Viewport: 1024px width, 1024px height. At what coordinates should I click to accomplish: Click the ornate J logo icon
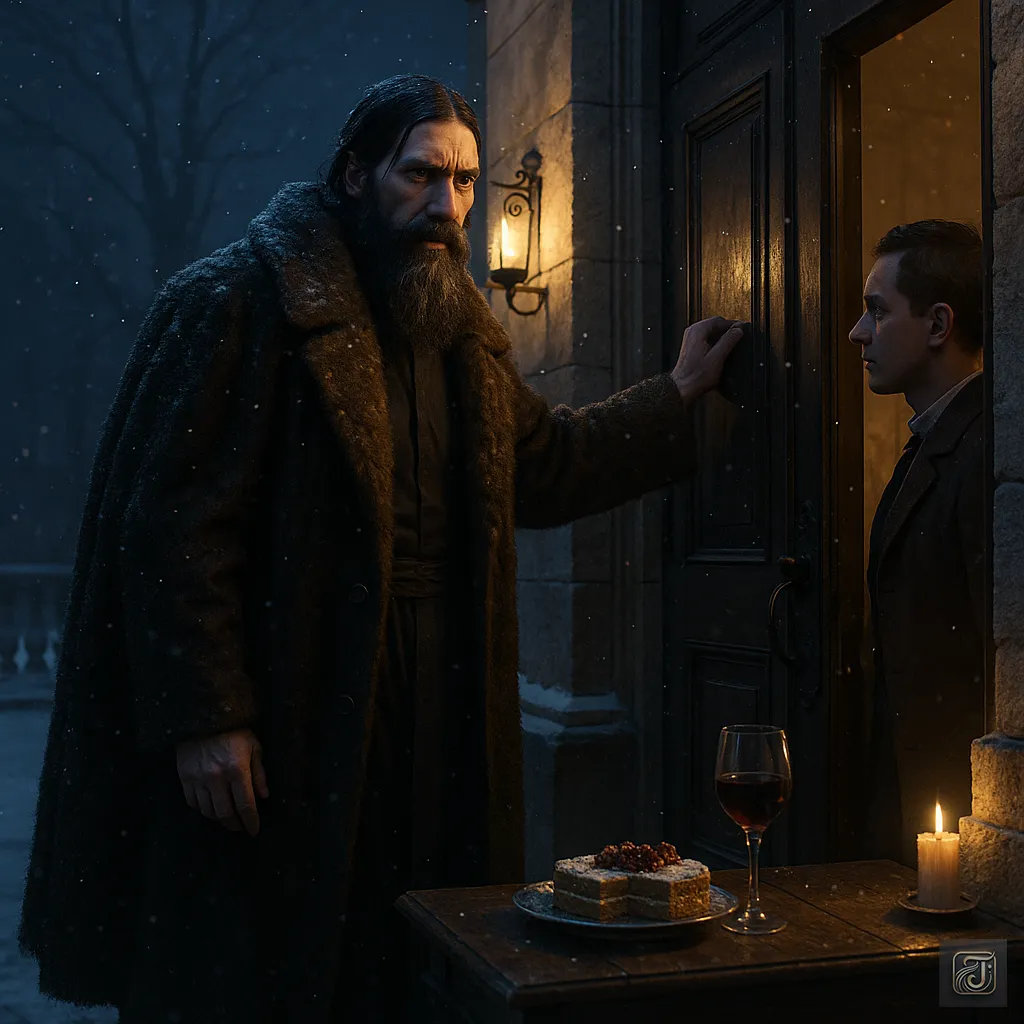(972, 972)
